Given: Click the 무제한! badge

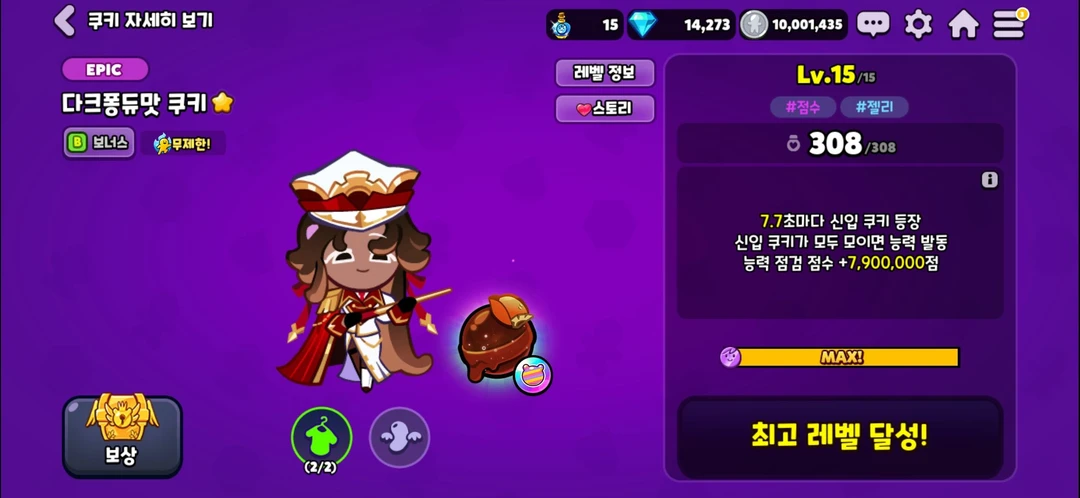Looking at the screenshot, I should [183, 143].
